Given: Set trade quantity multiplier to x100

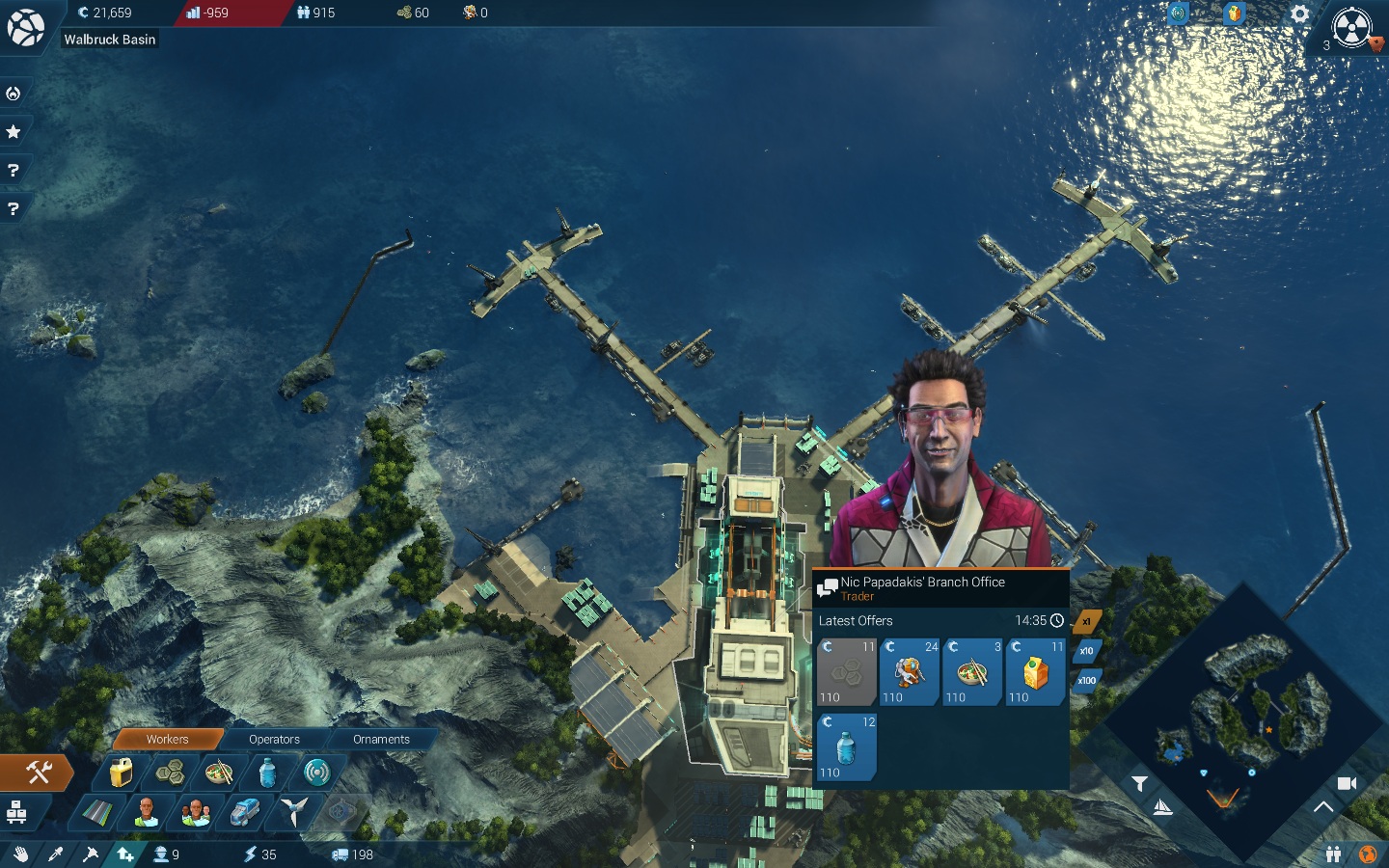Looking at the screenshot, I should (1086, 681).
